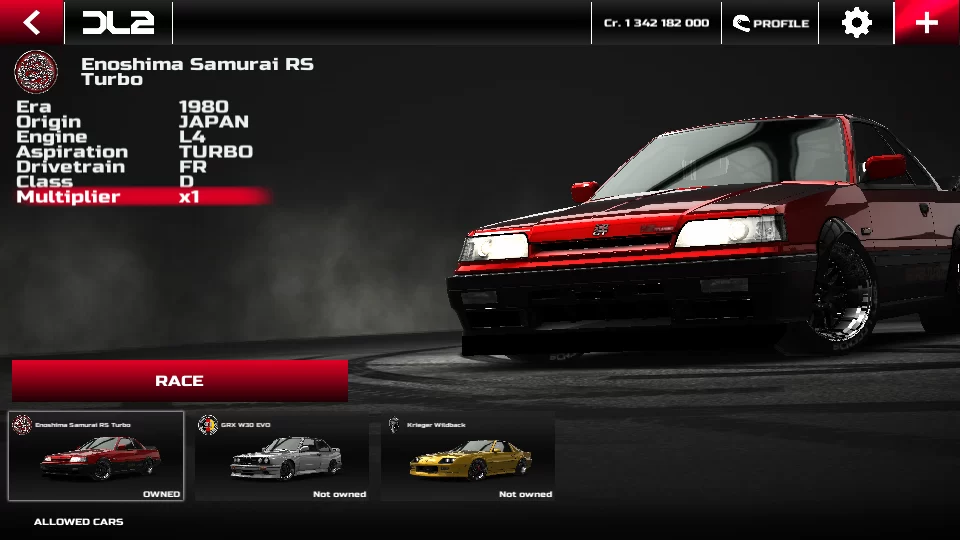Tap the red plus button
The width and height of the screenshot is (960, 540).
click(927, 22)
